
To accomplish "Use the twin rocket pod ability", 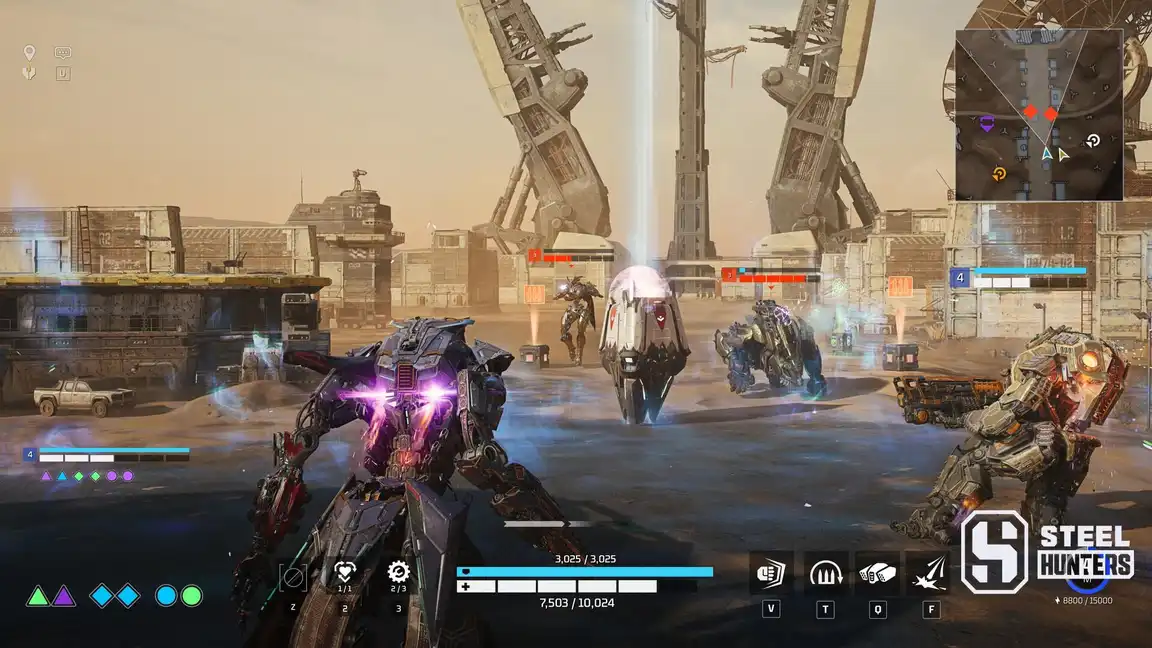I will click(x=877, y=573).
